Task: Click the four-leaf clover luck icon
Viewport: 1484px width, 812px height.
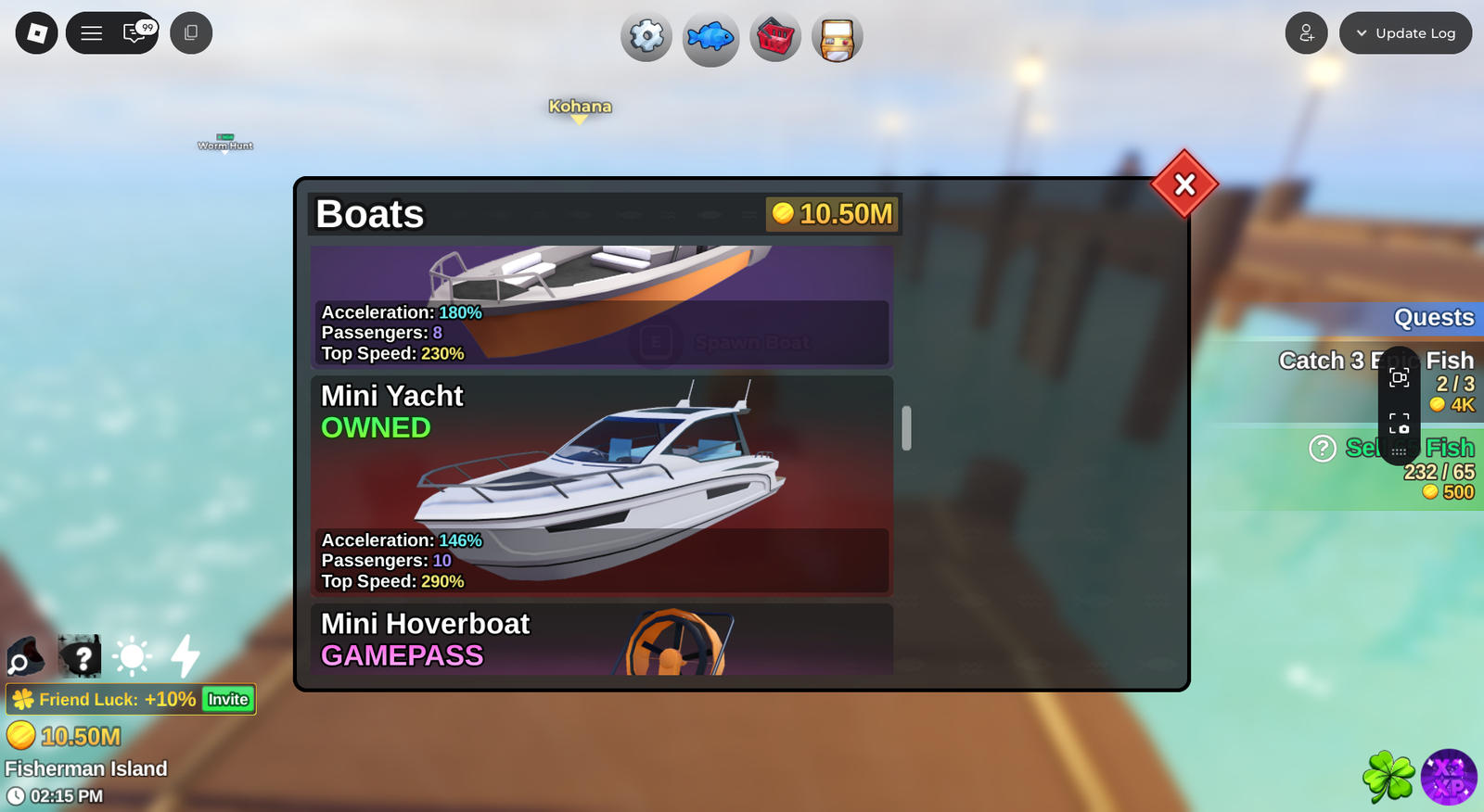Action: [x=1388, y=777]
